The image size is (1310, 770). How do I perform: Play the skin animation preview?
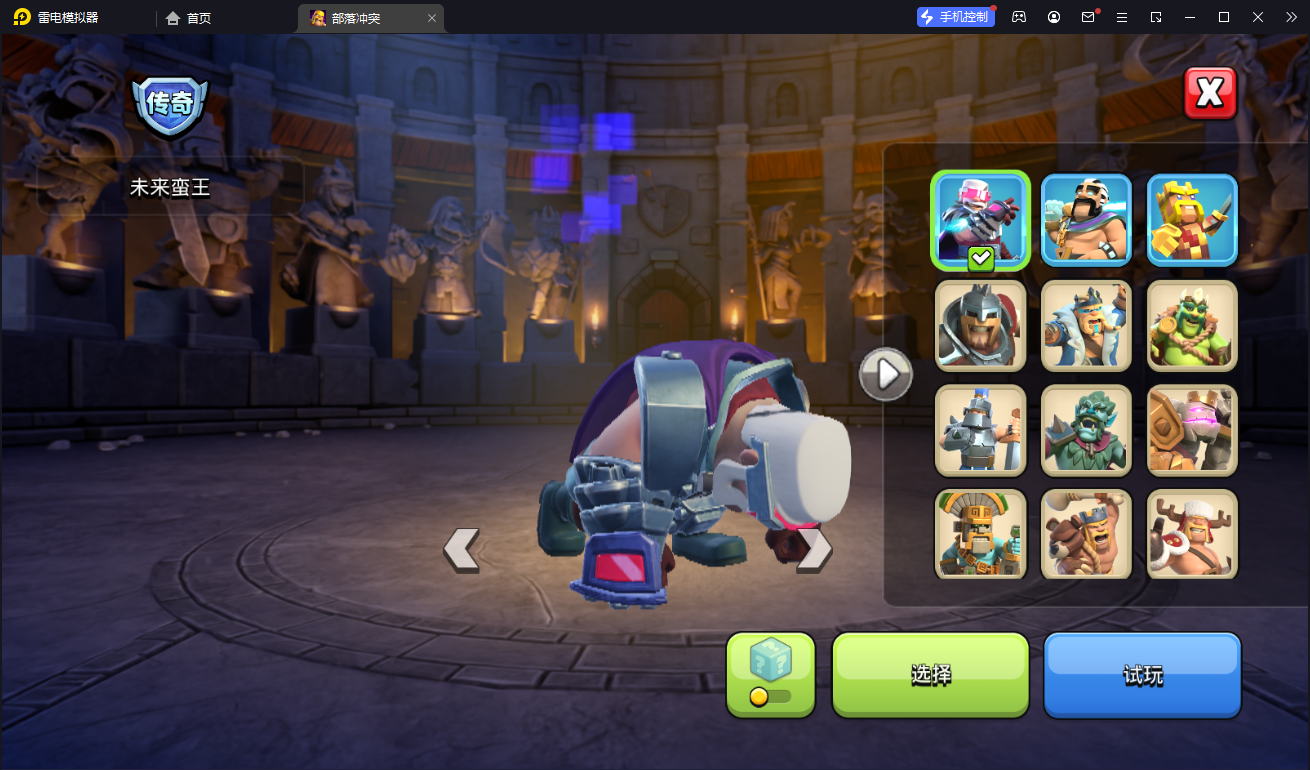pyautogui.click(x=885, y=374)
